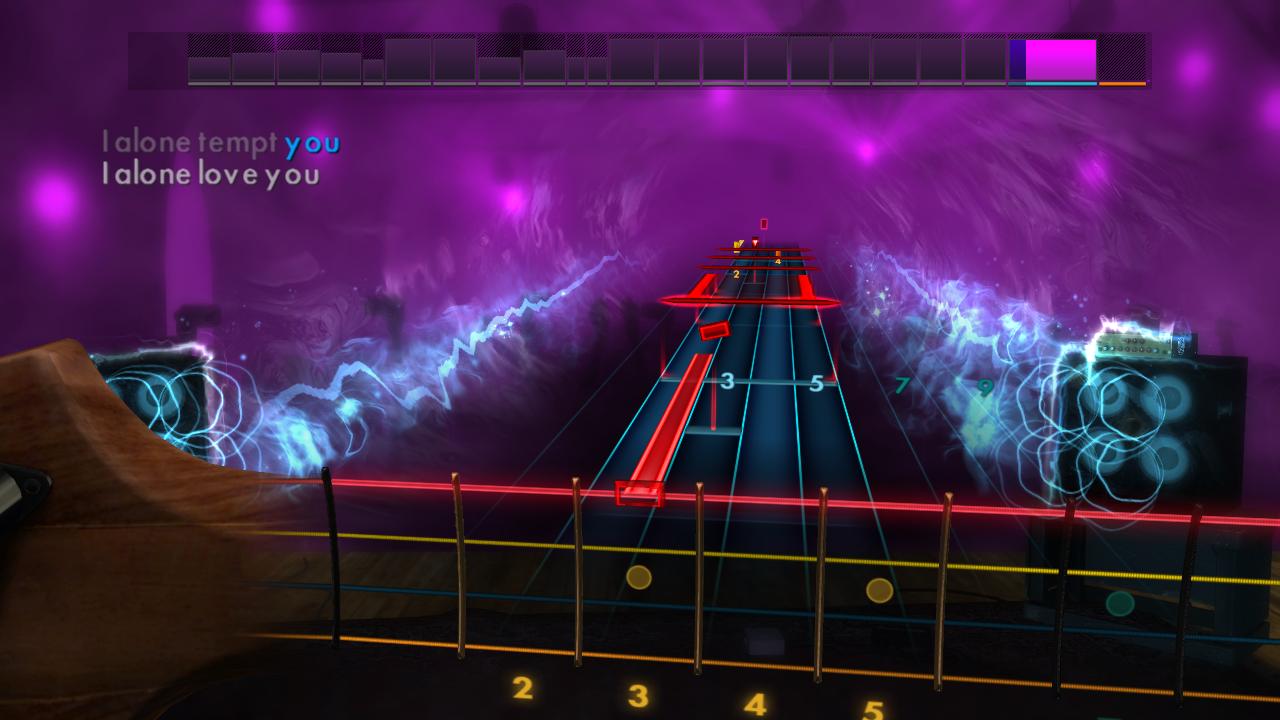Image resolution: width=1280 pixels, height=720 pixels.
Task: Click the yellow "2" note marker far up the highway
Action: tap(735, 271)
